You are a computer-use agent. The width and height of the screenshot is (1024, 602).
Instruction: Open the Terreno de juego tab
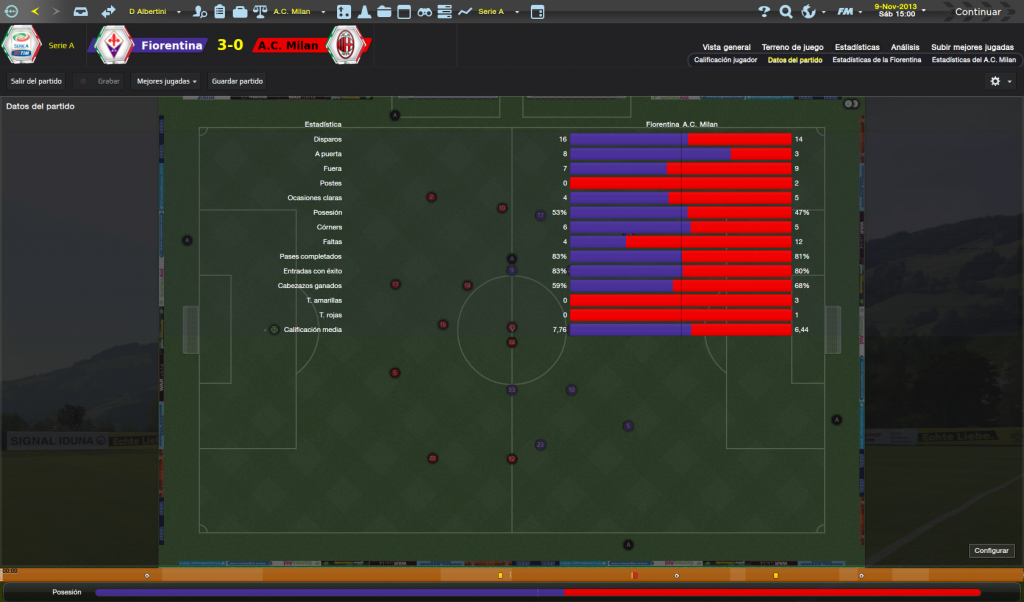(792, 47)
